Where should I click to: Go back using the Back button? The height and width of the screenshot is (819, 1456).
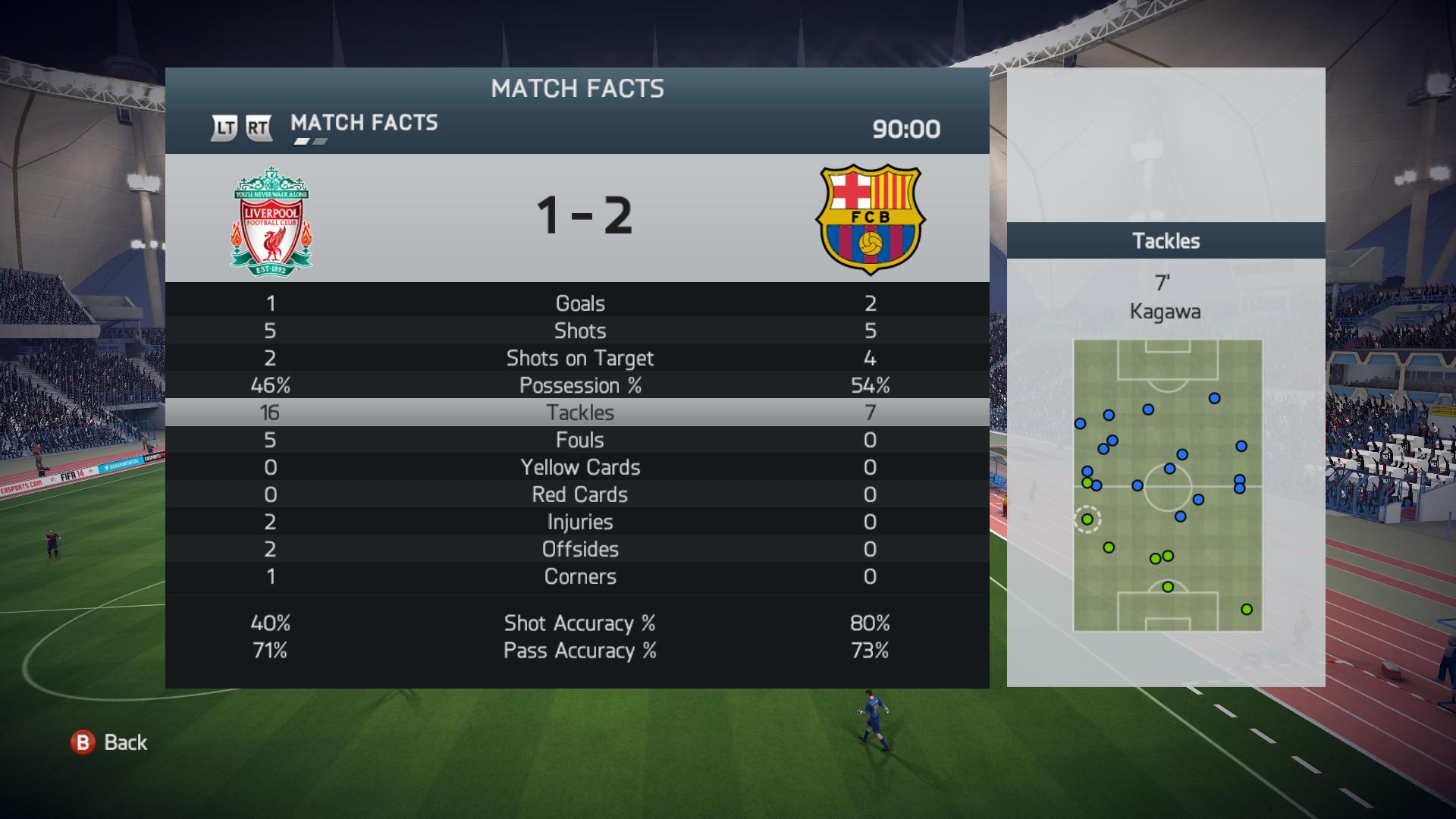(110, 742)
